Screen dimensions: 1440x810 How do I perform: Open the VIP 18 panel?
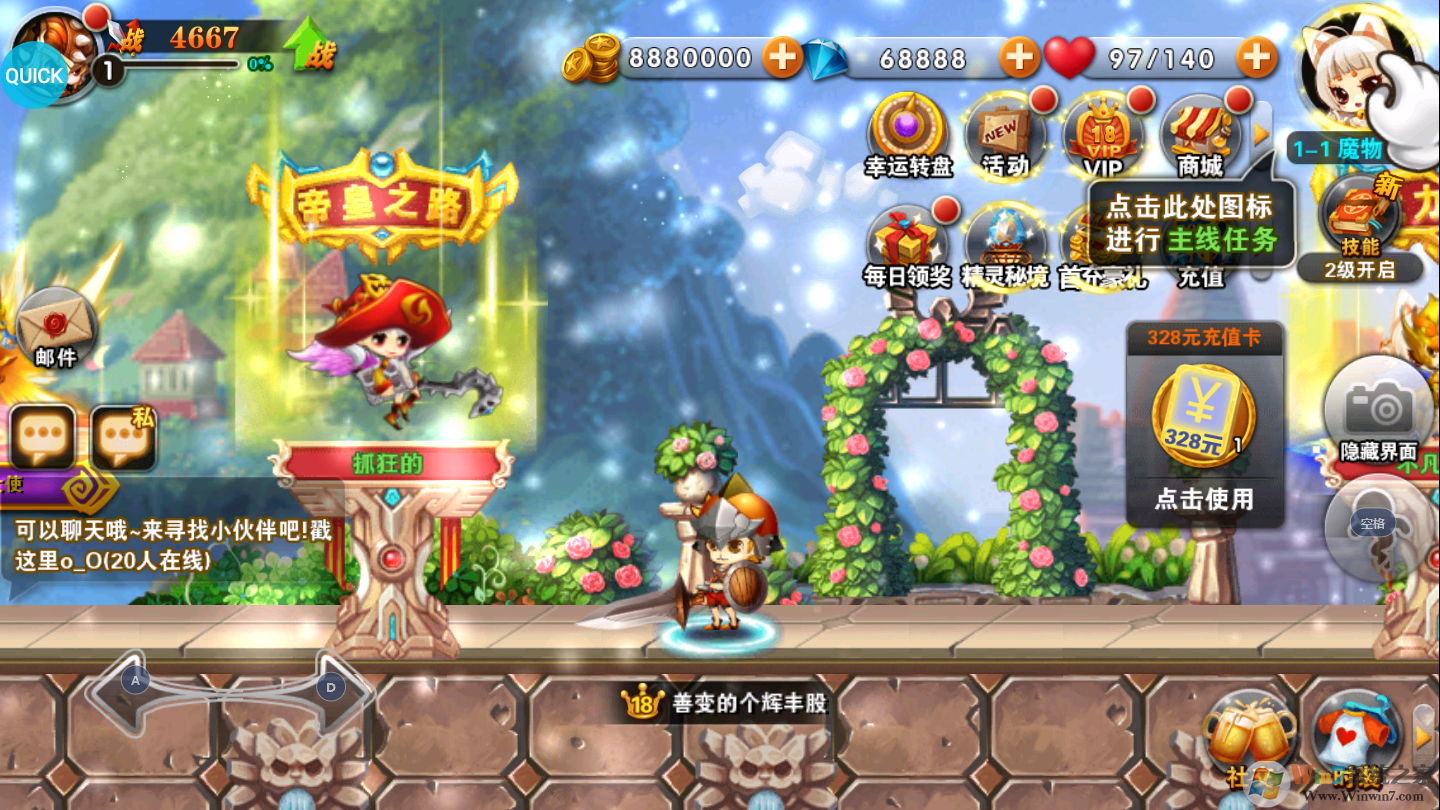point(1102,135)
